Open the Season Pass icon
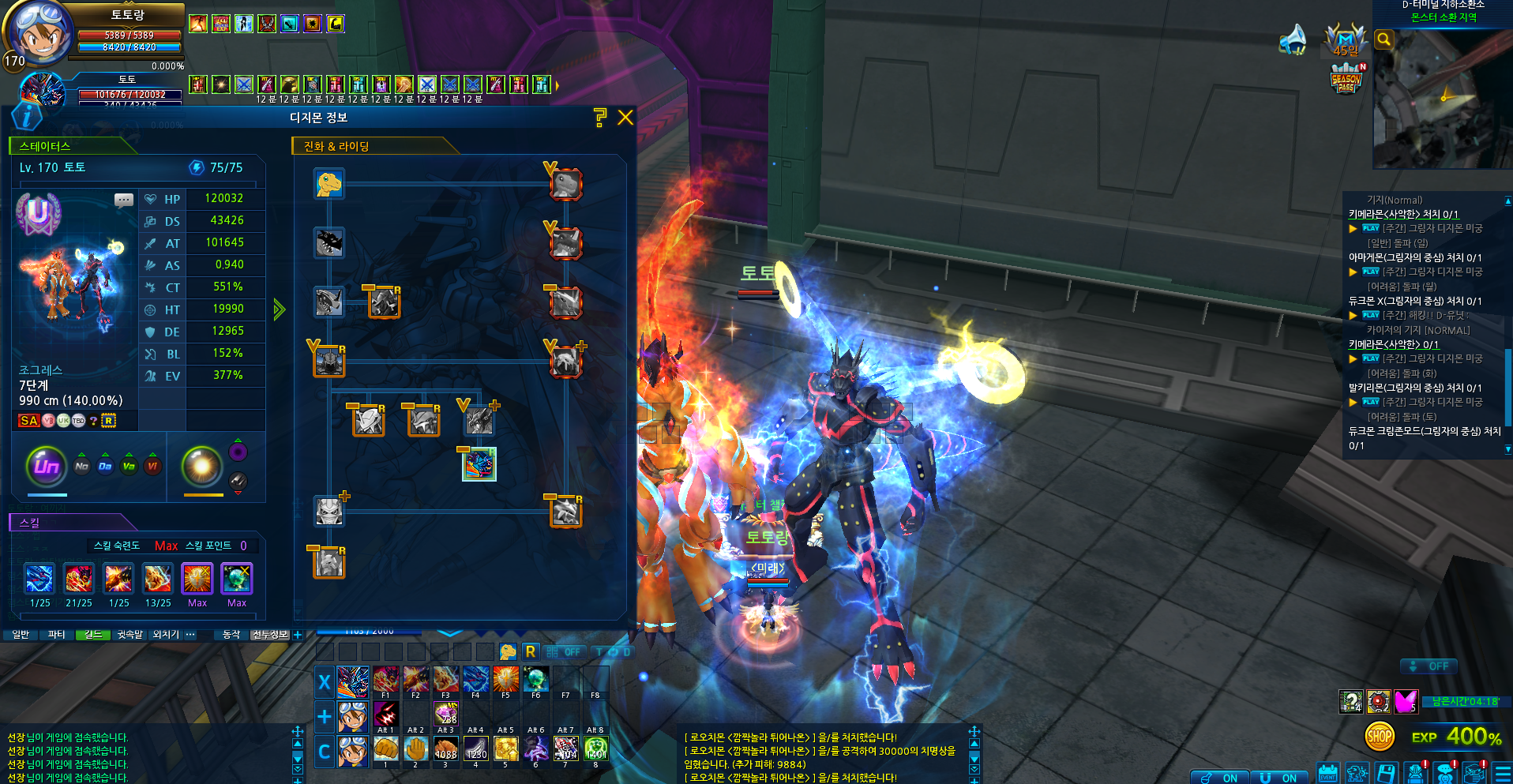Image resolution: width=1513 pixels, height=784 pixels. pyautogui.click(x=1346, y=80)
